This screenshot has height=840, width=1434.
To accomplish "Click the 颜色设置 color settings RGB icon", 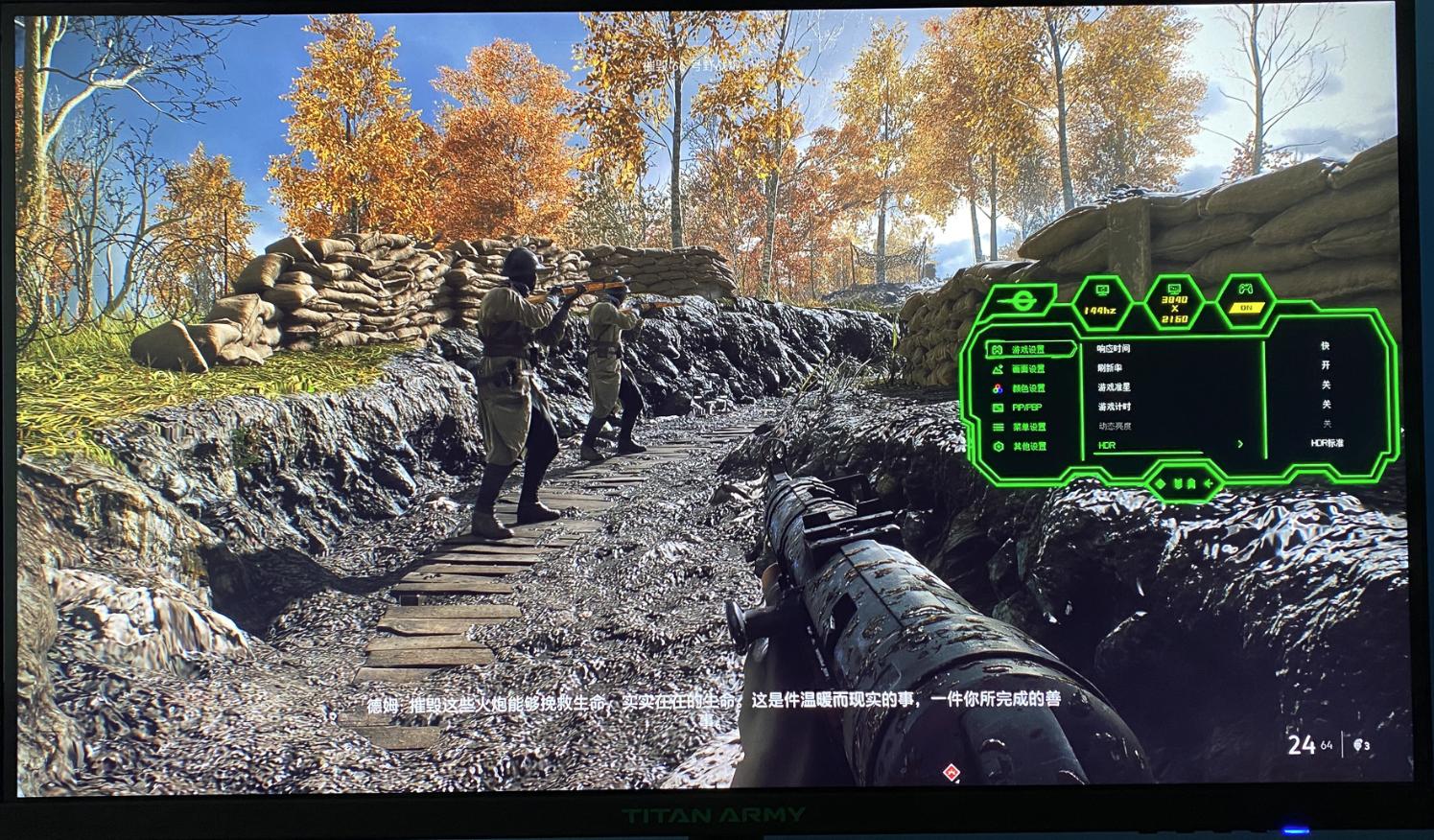I will tap(997, 387).
